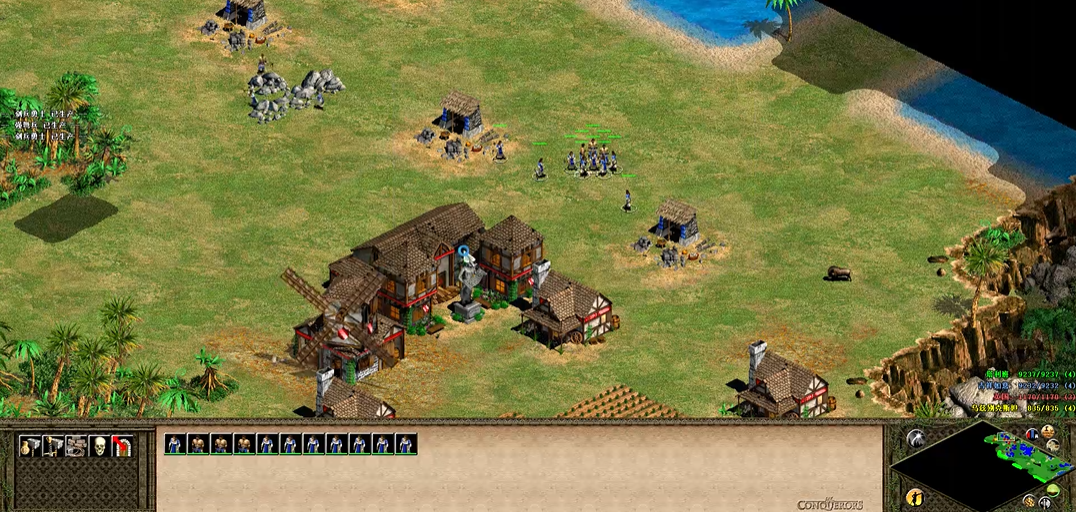The width and height of the screenshot is (1076, 512).
Task: Choose the red-arrow garrison command
Action: click(x=122, y=446)
